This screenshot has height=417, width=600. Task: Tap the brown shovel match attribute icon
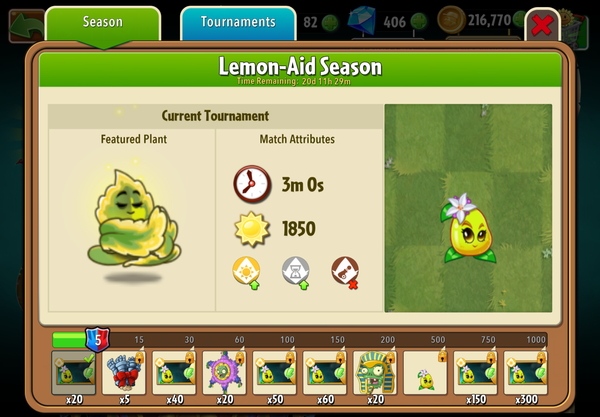(344, 269)
